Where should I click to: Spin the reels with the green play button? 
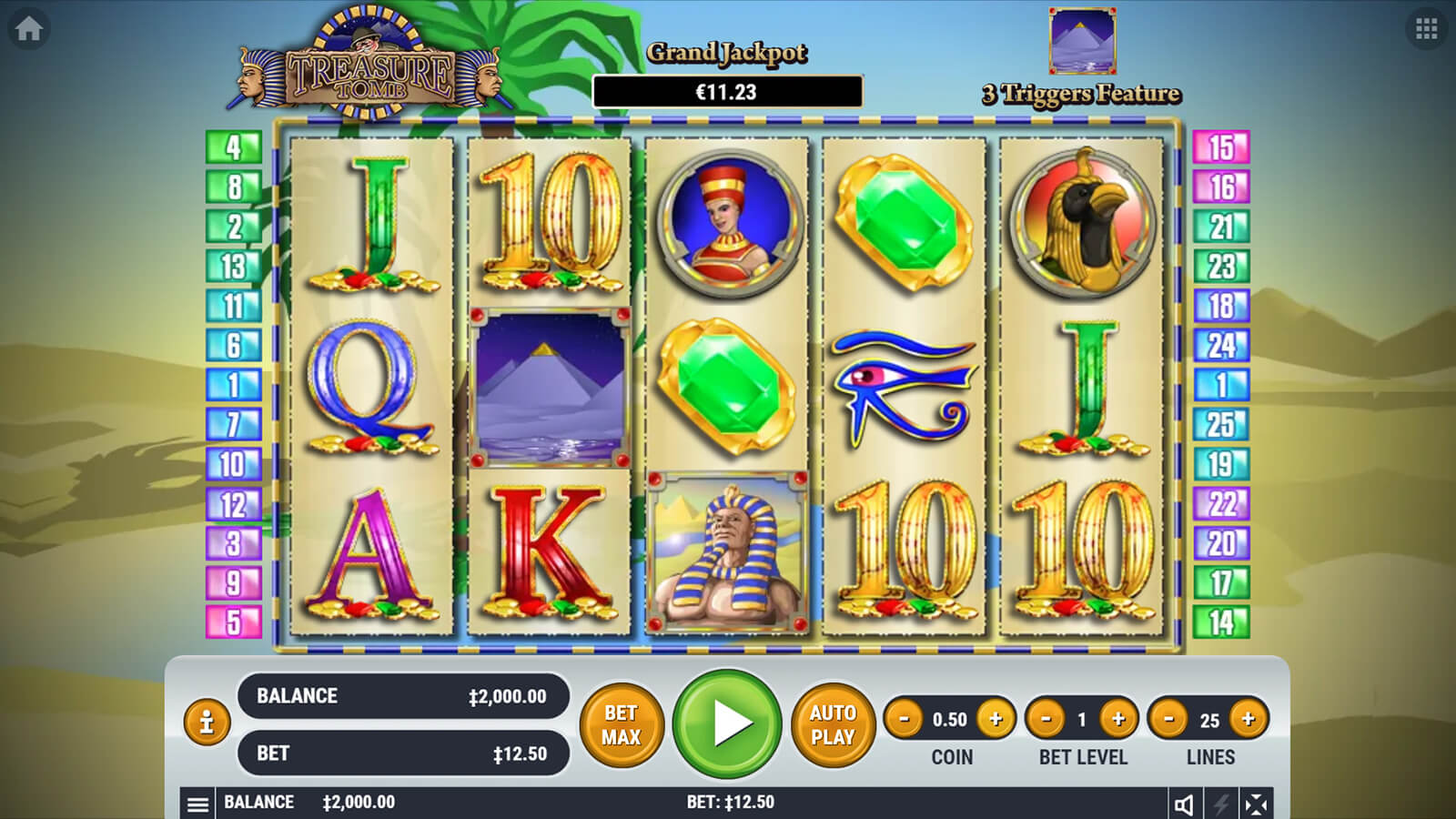(x=727, y=723)
